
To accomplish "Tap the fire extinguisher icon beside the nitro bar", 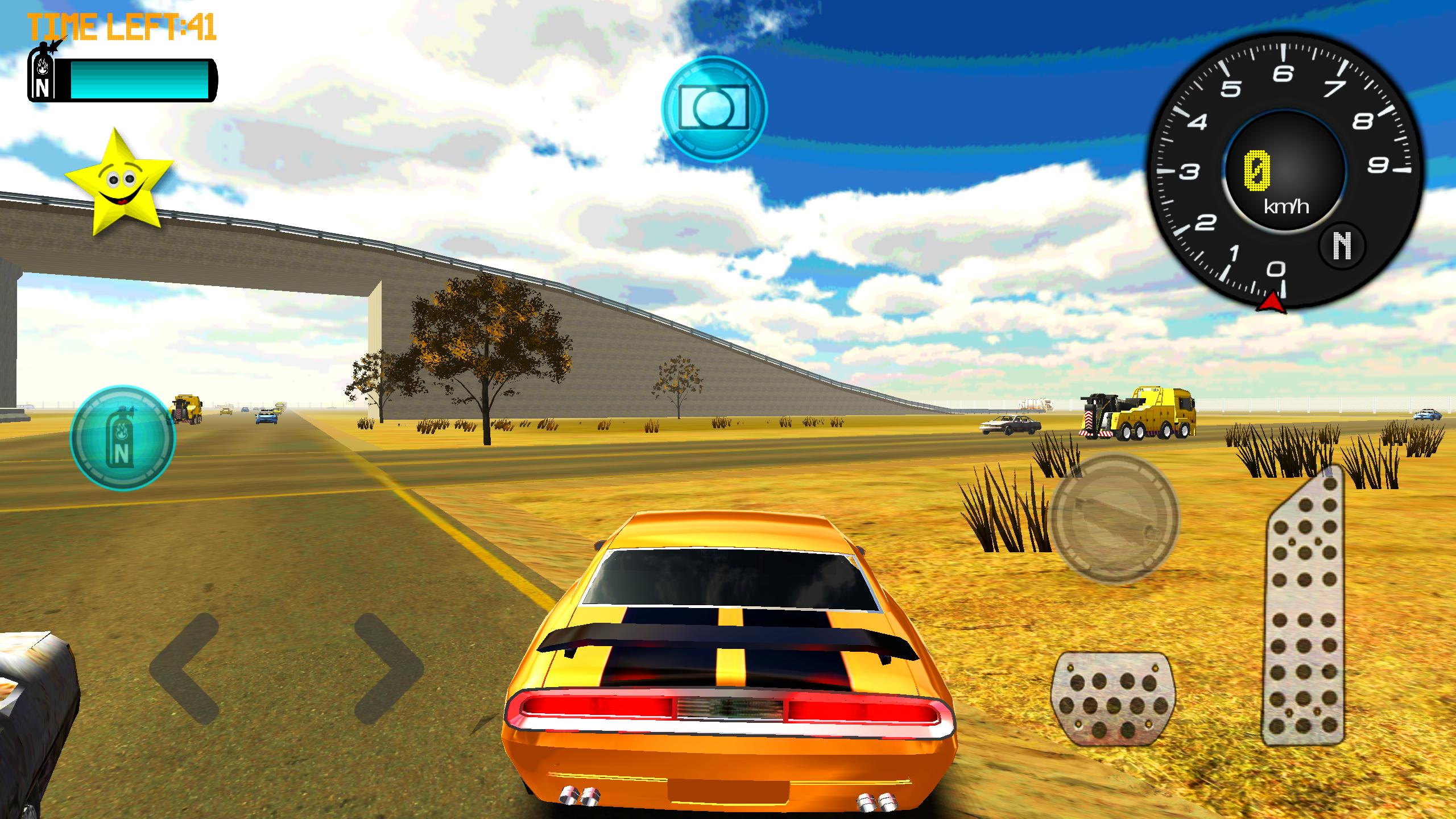I will pos(41,80).
